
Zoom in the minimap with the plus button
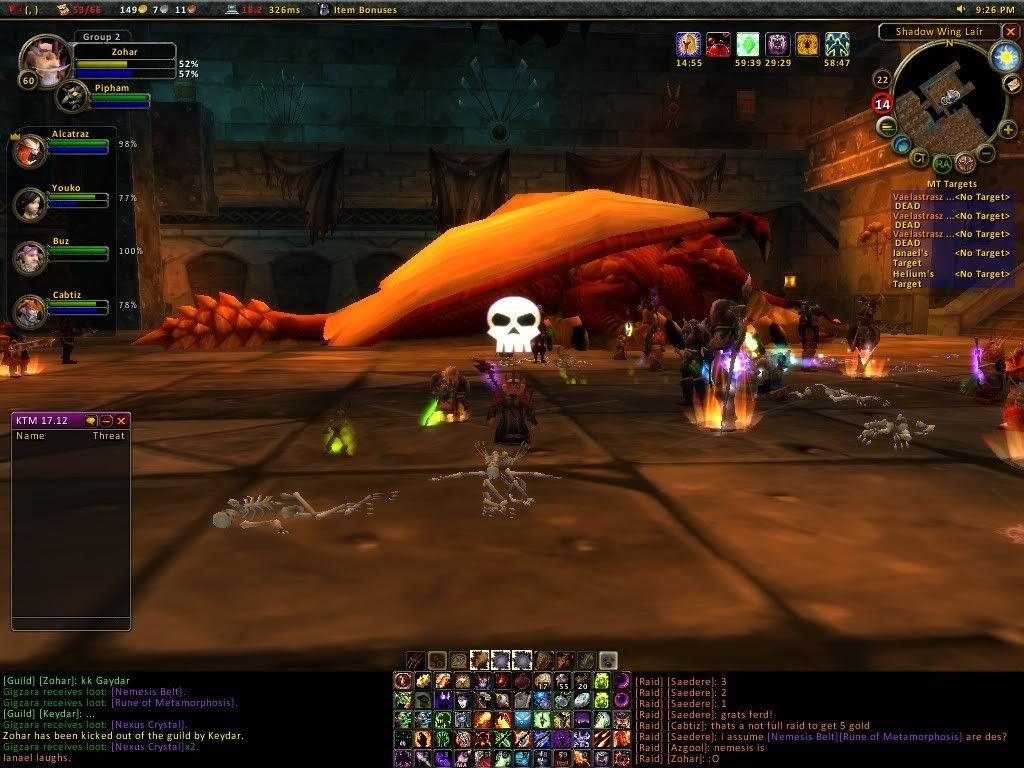(1007, 129)
